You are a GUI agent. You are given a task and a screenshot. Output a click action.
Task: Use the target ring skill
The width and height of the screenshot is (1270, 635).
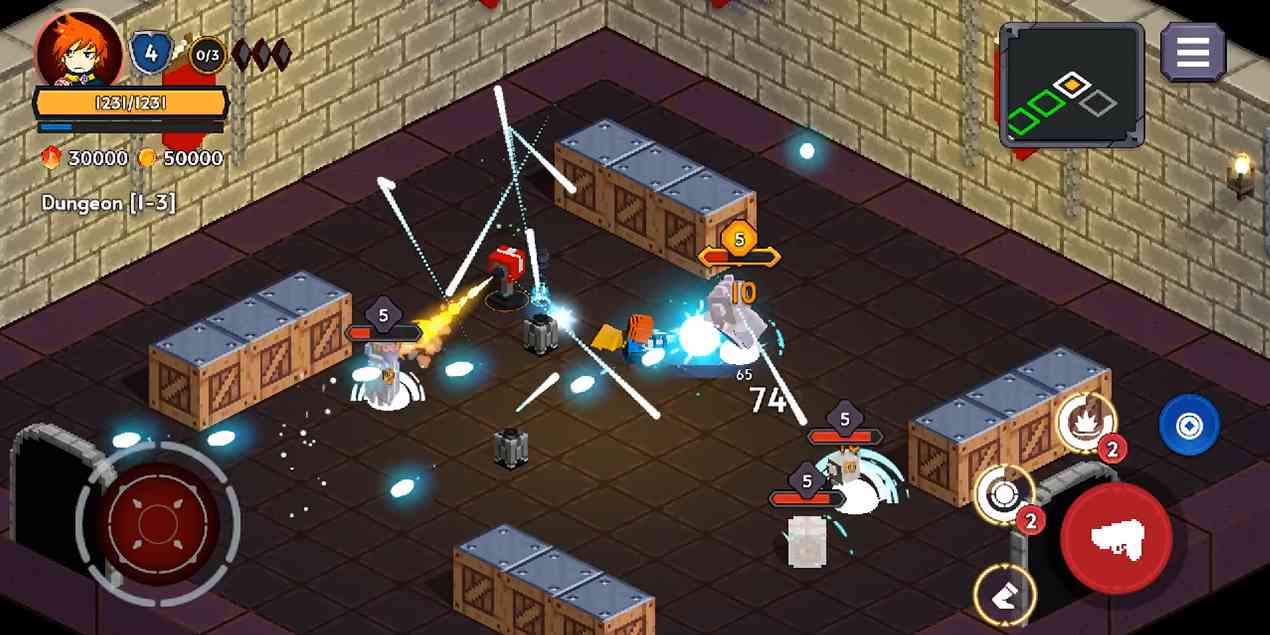(x=1003, y=495)
